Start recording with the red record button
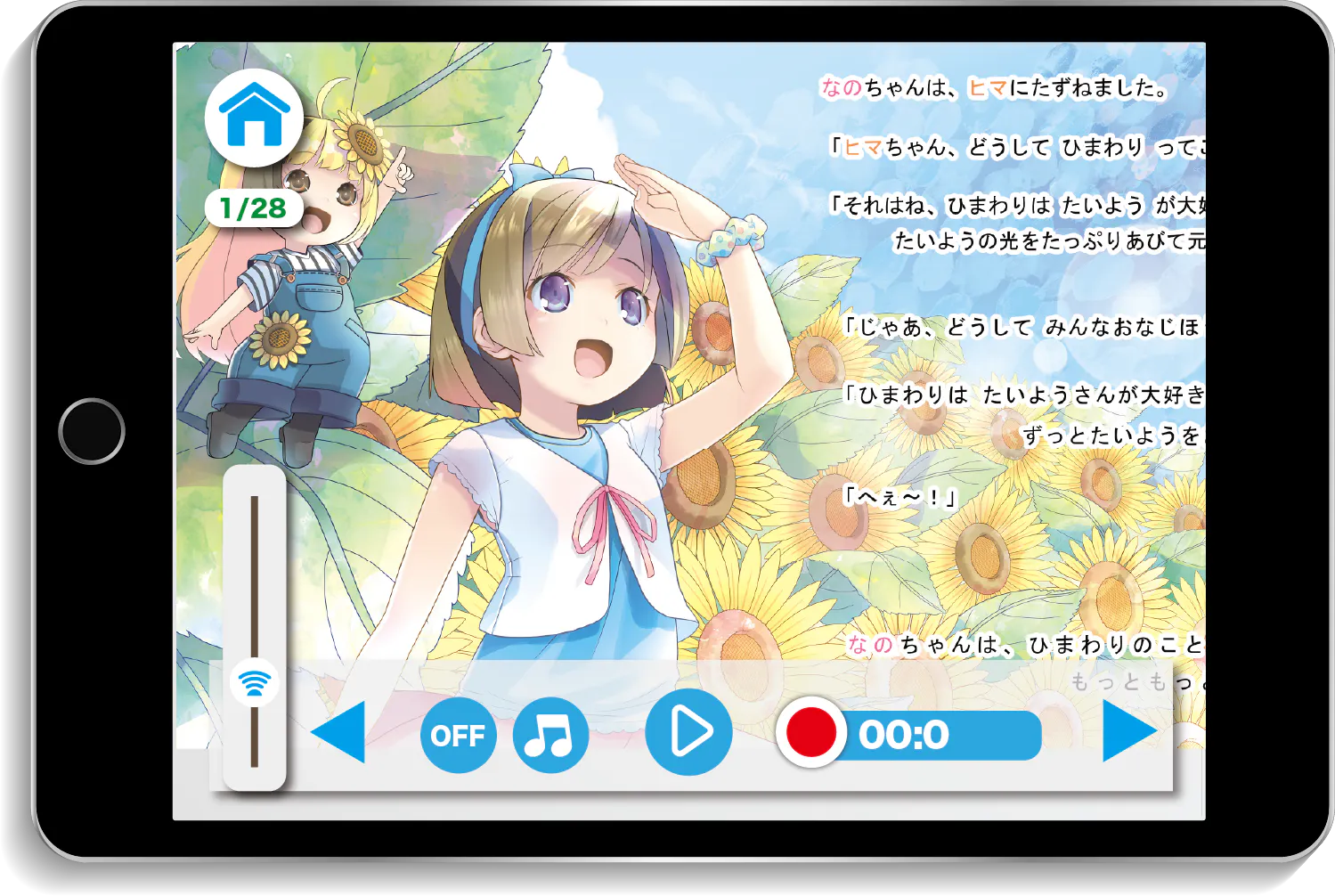The image size is (1335, 896). 810,733
